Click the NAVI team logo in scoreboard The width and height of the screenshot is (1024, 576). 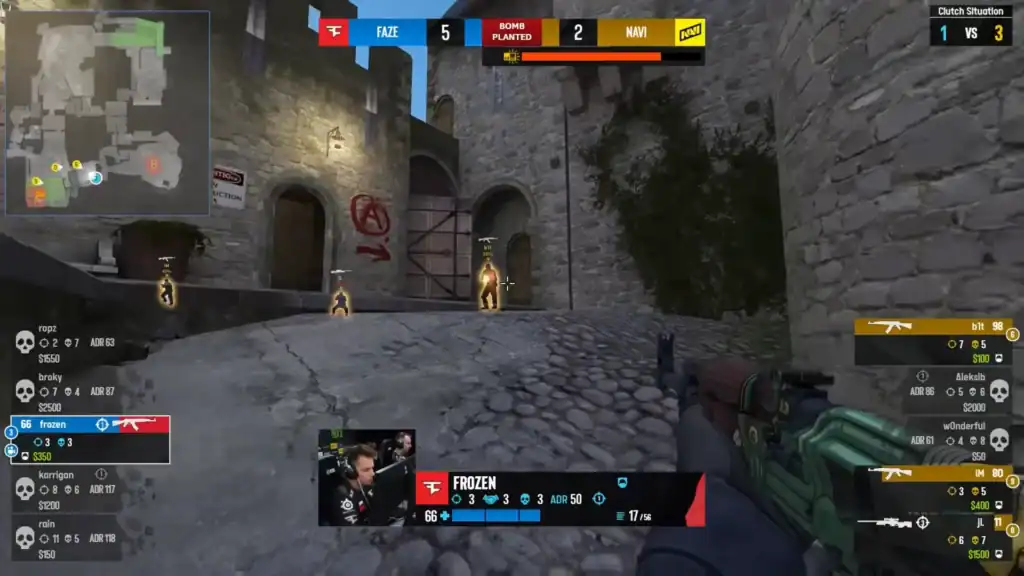click(689, 32)
